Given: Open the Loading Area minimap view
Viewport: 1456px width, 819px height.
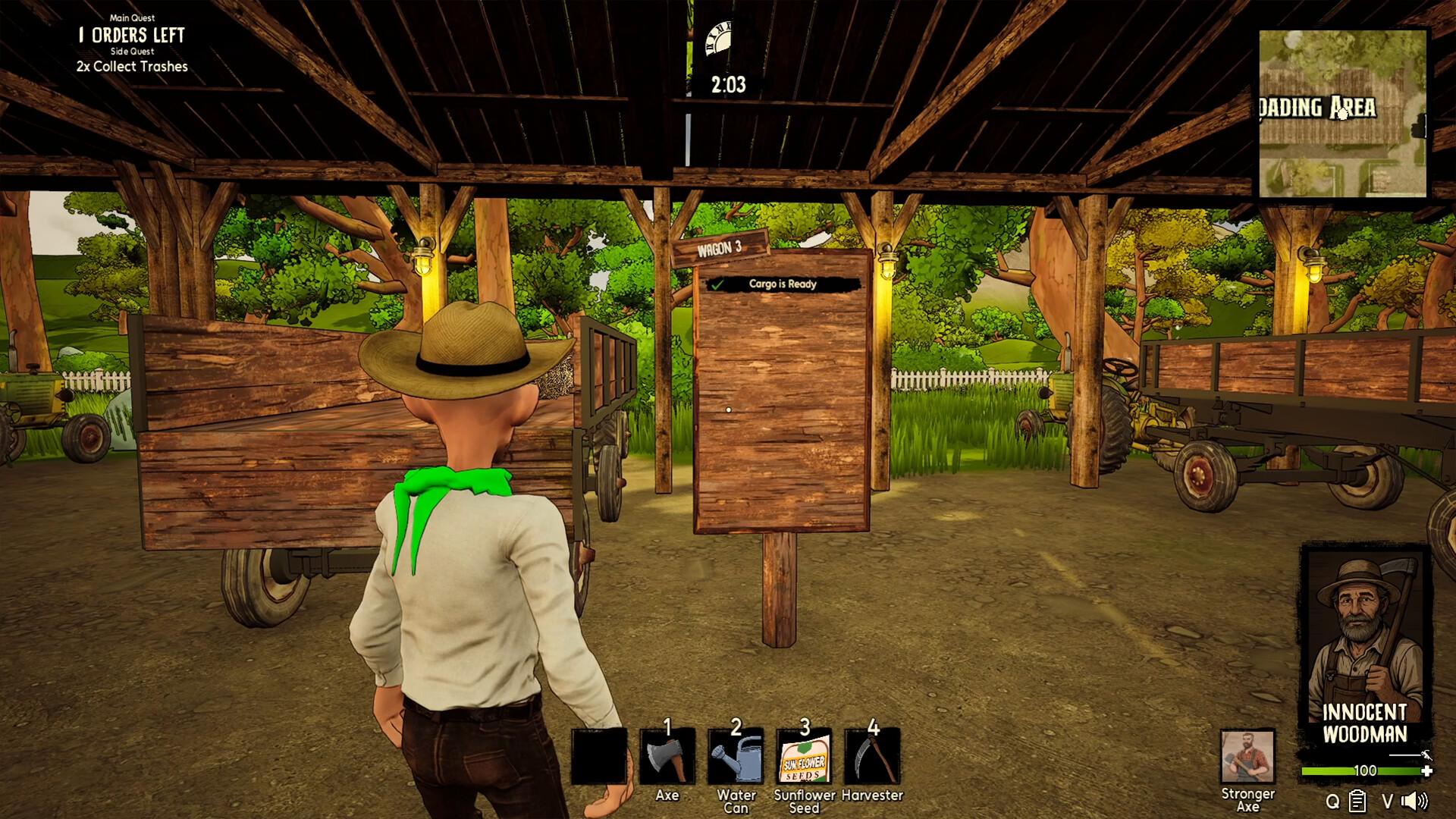Looking at the screenshot, I should [x=1342, y=110].
